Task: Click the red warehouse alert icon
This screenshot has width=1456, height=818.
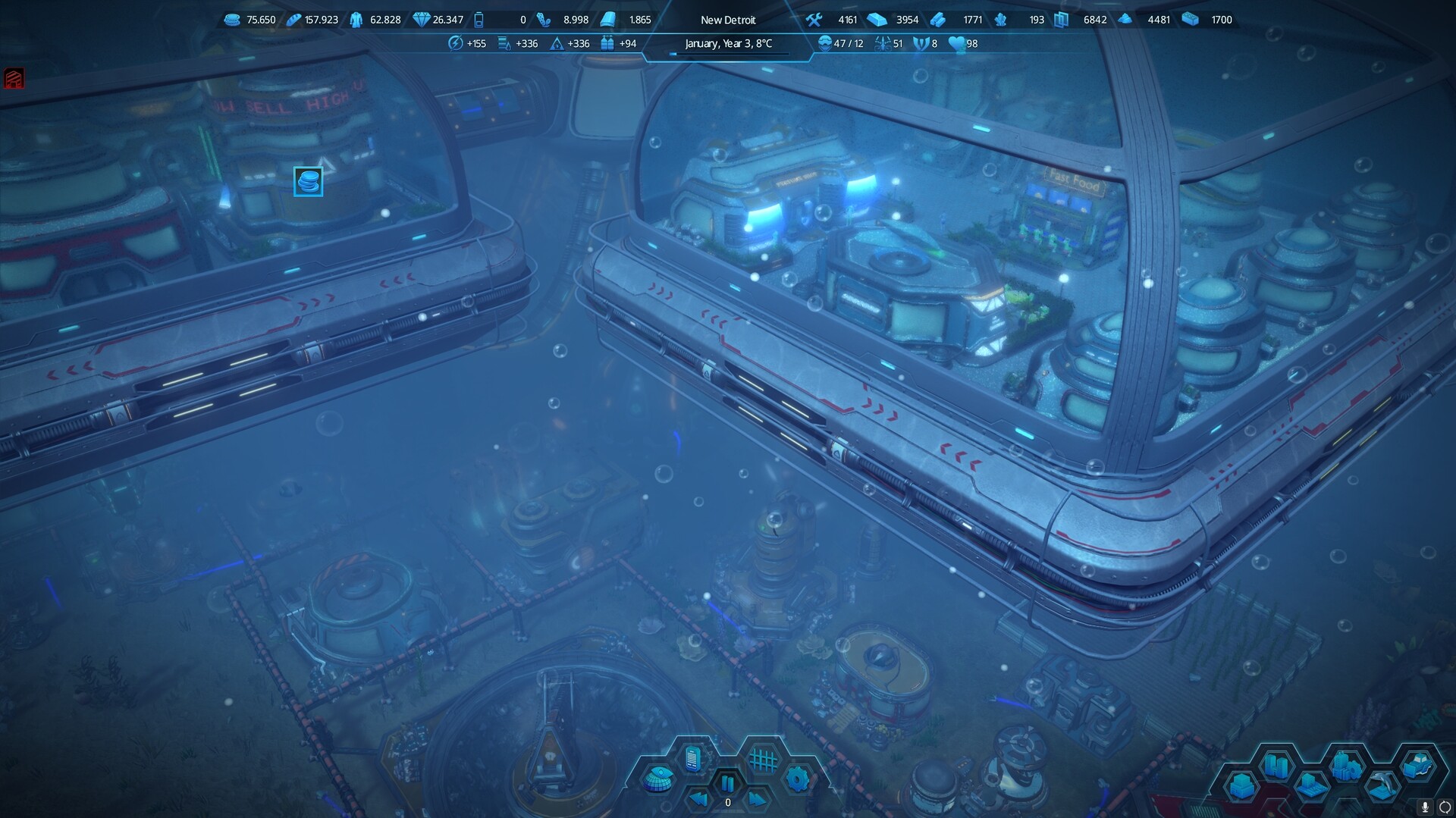Action: (x=14, y=78)
